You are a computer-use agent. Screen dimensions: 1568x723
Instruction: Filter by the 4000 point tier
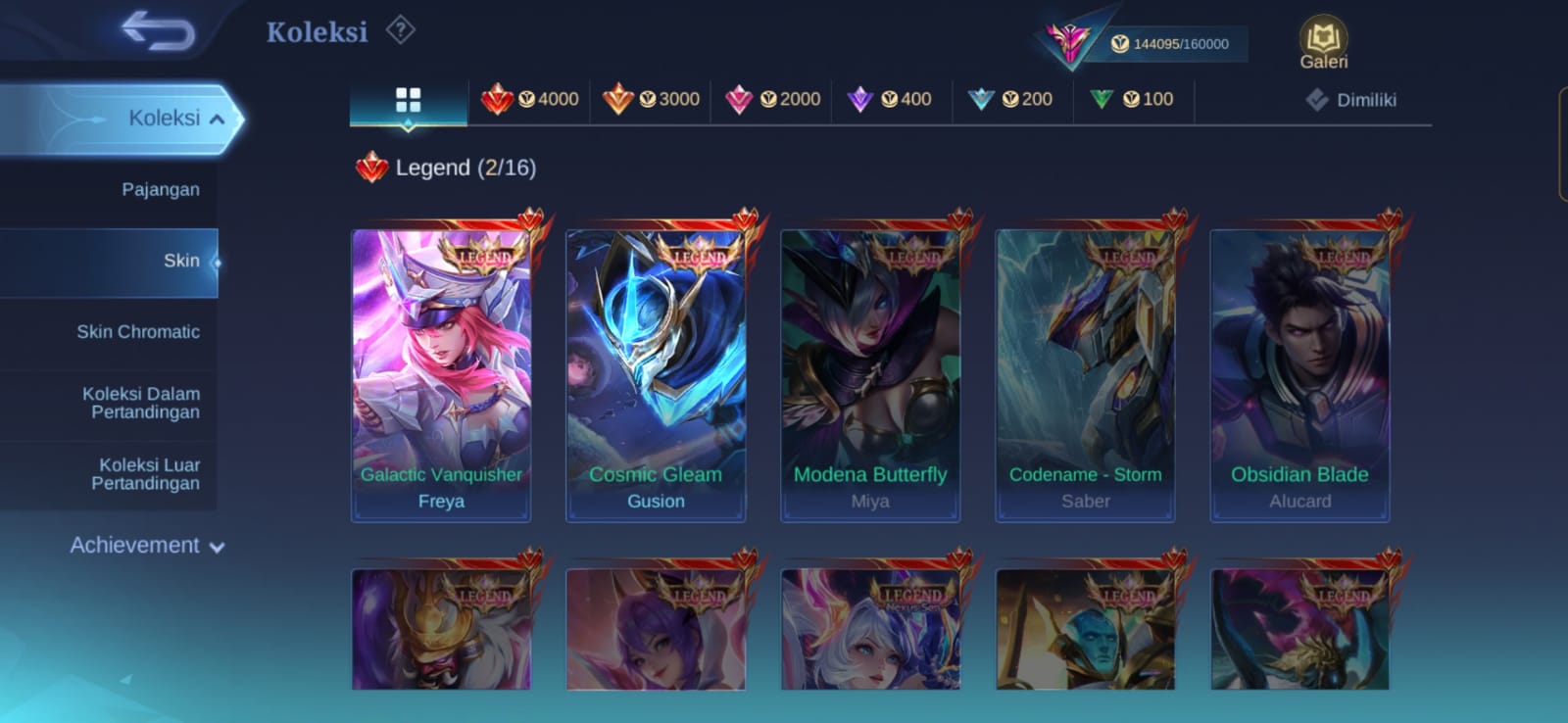[530, 99]
